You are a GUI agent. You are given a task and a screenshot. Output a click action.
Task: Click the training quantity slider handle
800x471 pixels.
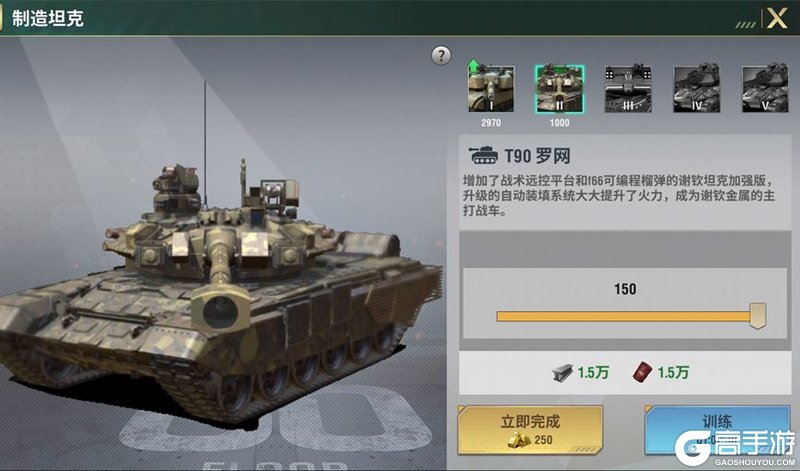758,317
